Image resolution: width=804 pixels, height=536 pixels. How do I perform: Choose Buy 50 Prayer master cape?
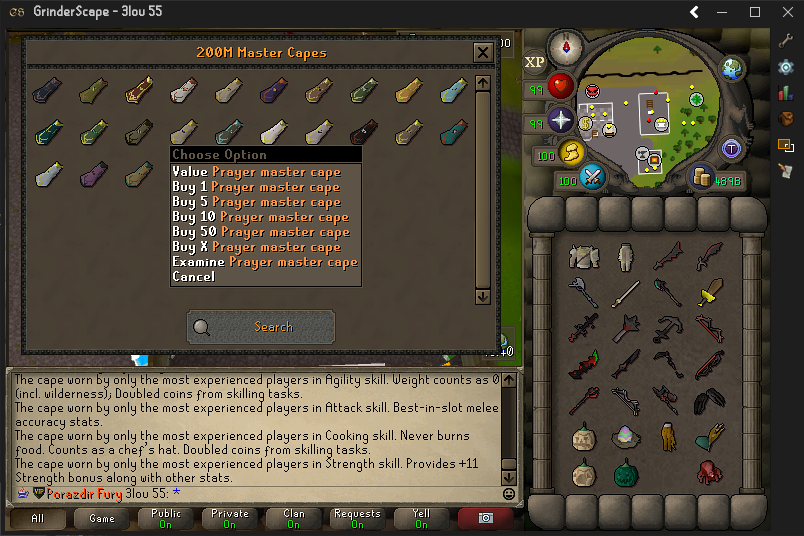pyautogui.click(x=260, y=232)
